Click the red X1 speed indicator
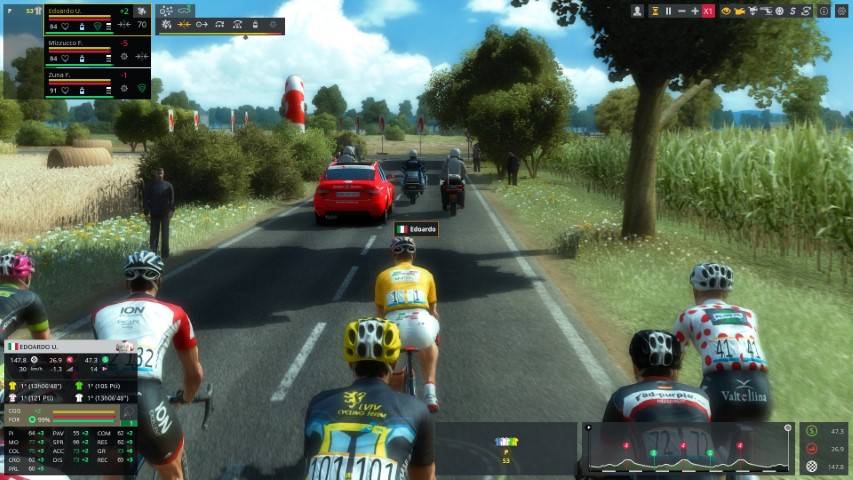Viewport: 853px width, 480px height. (x=708, y=10)
